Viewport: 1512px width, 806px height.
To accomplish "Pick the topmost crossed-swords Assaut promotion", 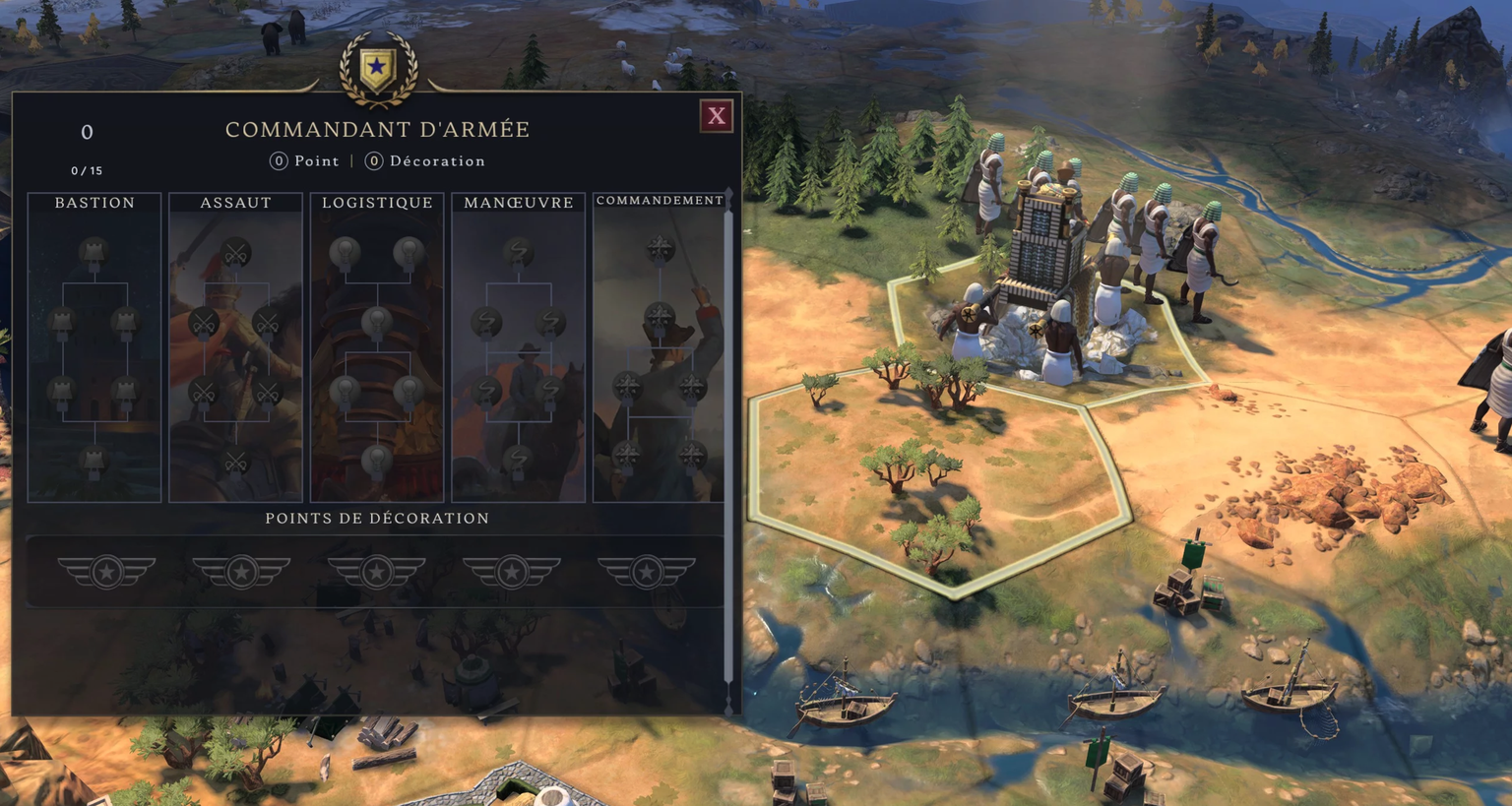I will tap(235, 253).
